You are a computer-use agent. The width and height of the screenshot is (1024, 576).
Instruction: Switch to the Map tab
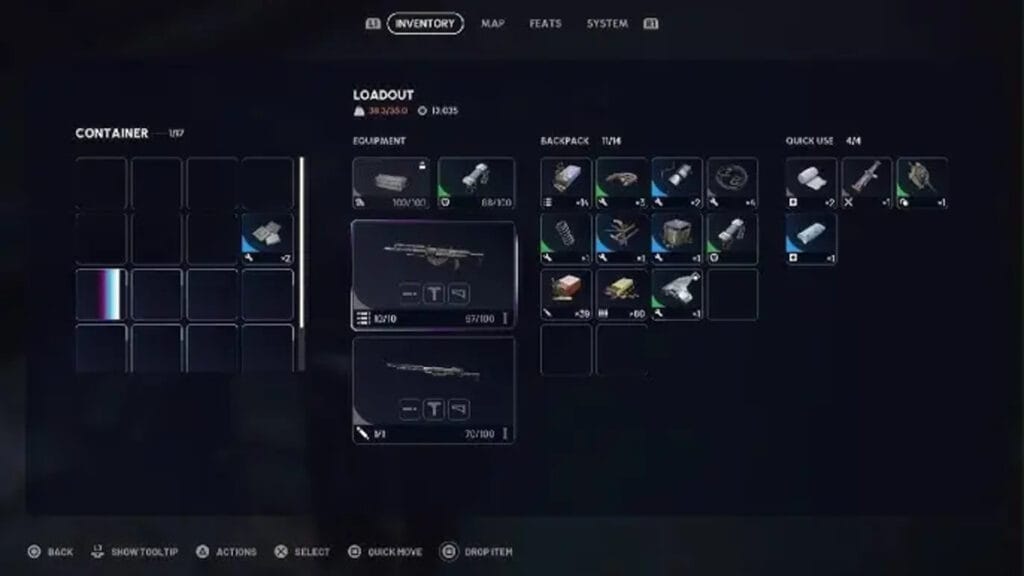(492, 23)
